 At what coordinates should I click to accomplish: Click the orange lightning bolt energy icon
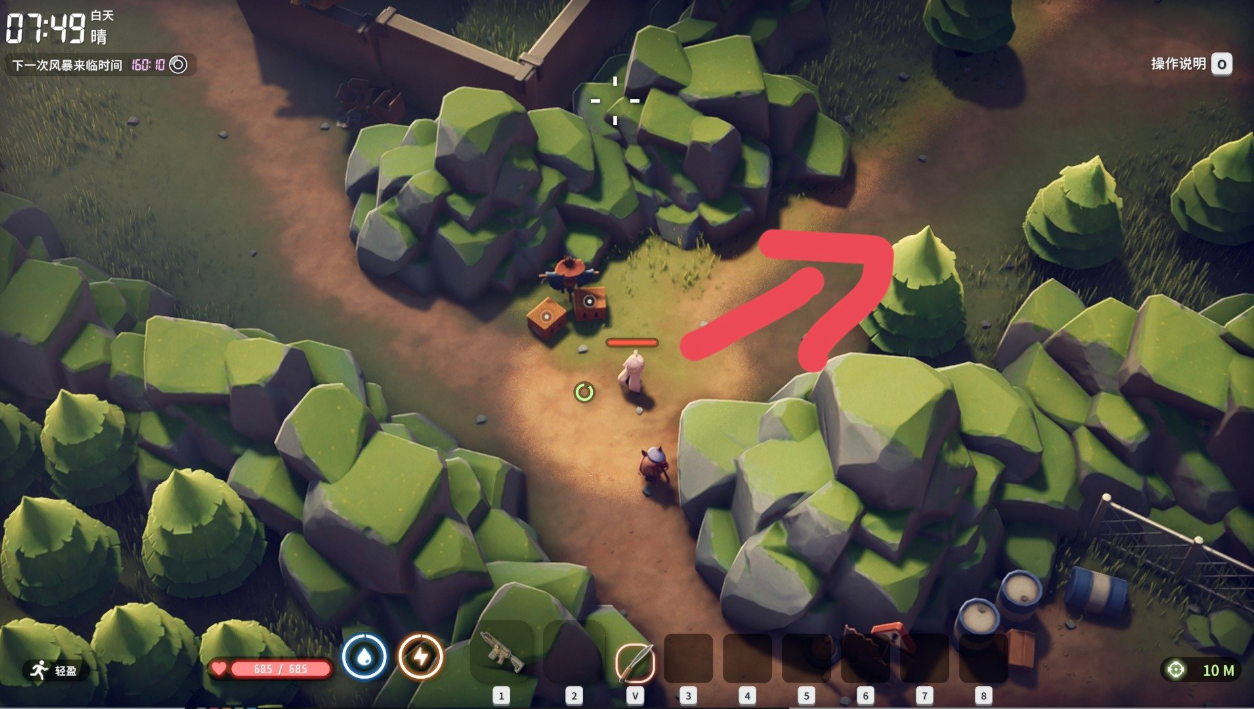pyautogui.click(x=420, y=657)
